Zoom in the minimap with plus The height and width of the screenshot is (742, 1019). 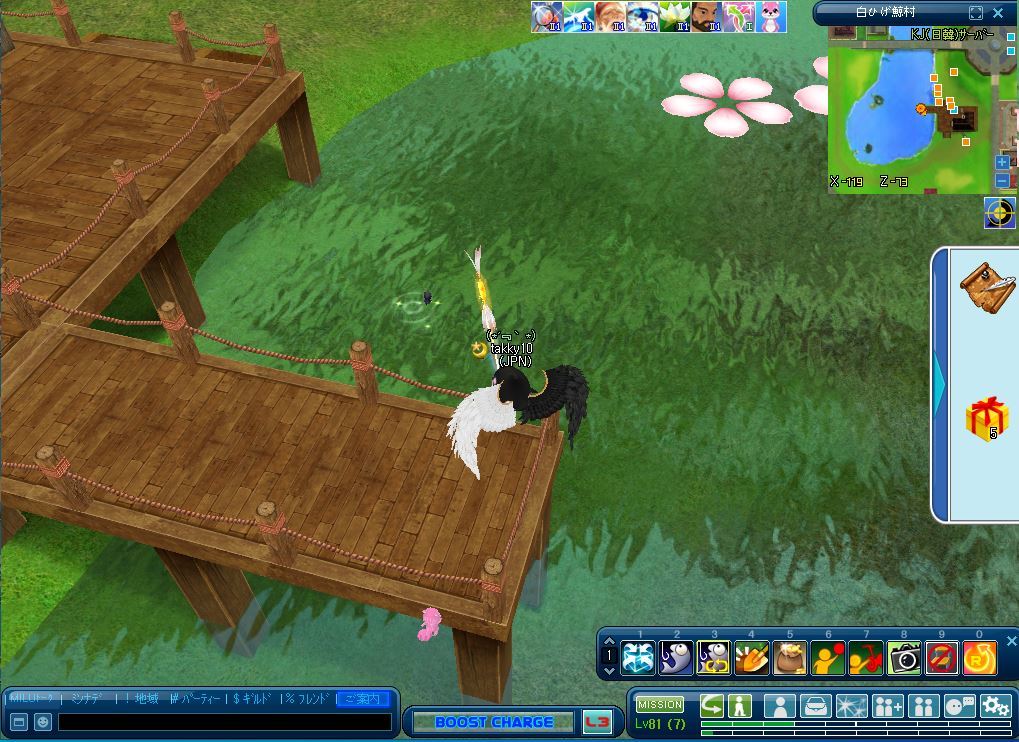click(1002, 162)
